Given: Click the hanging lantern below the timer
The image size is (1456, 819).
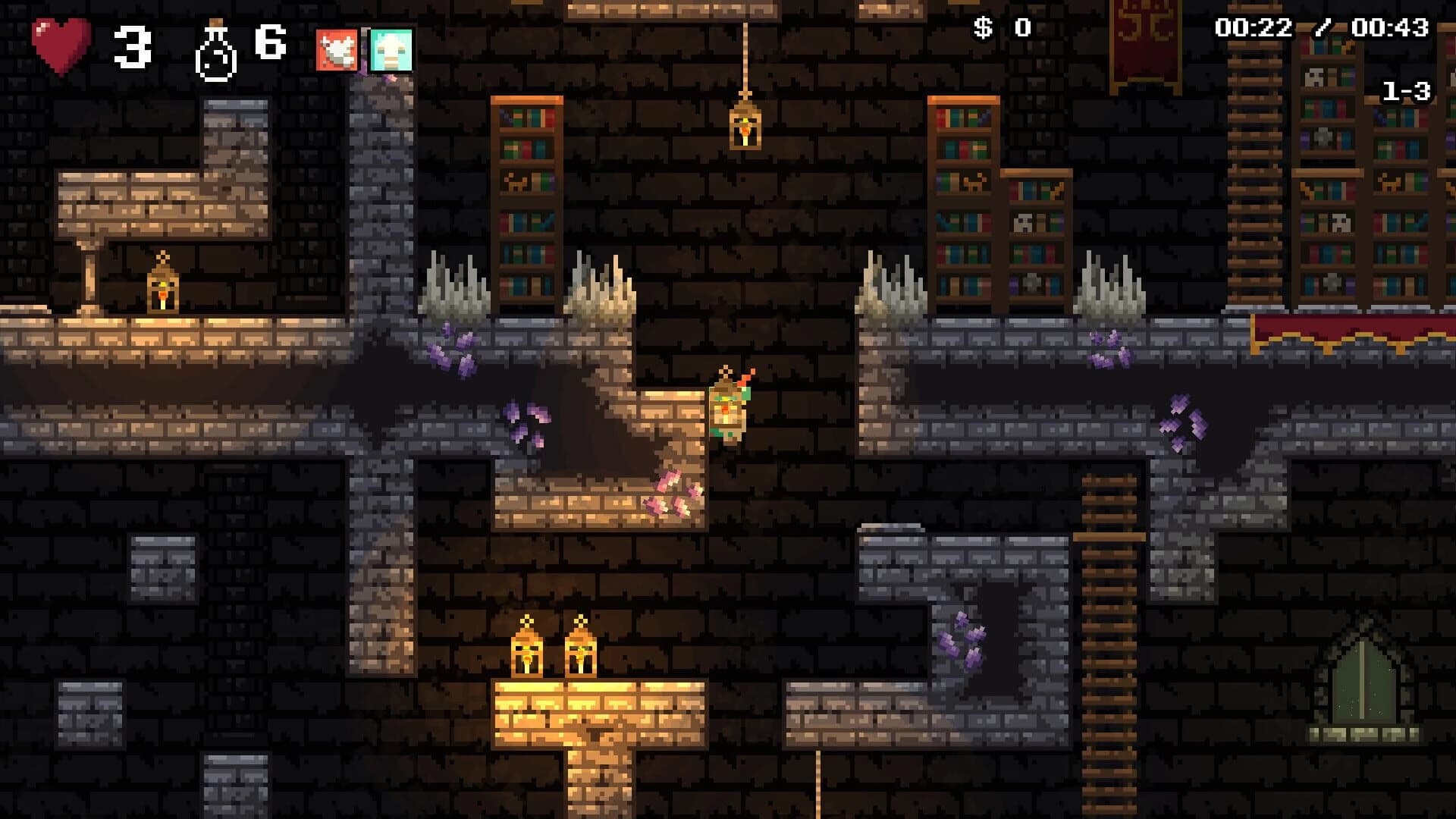Looking at the screenshot, I should (744, 130).
